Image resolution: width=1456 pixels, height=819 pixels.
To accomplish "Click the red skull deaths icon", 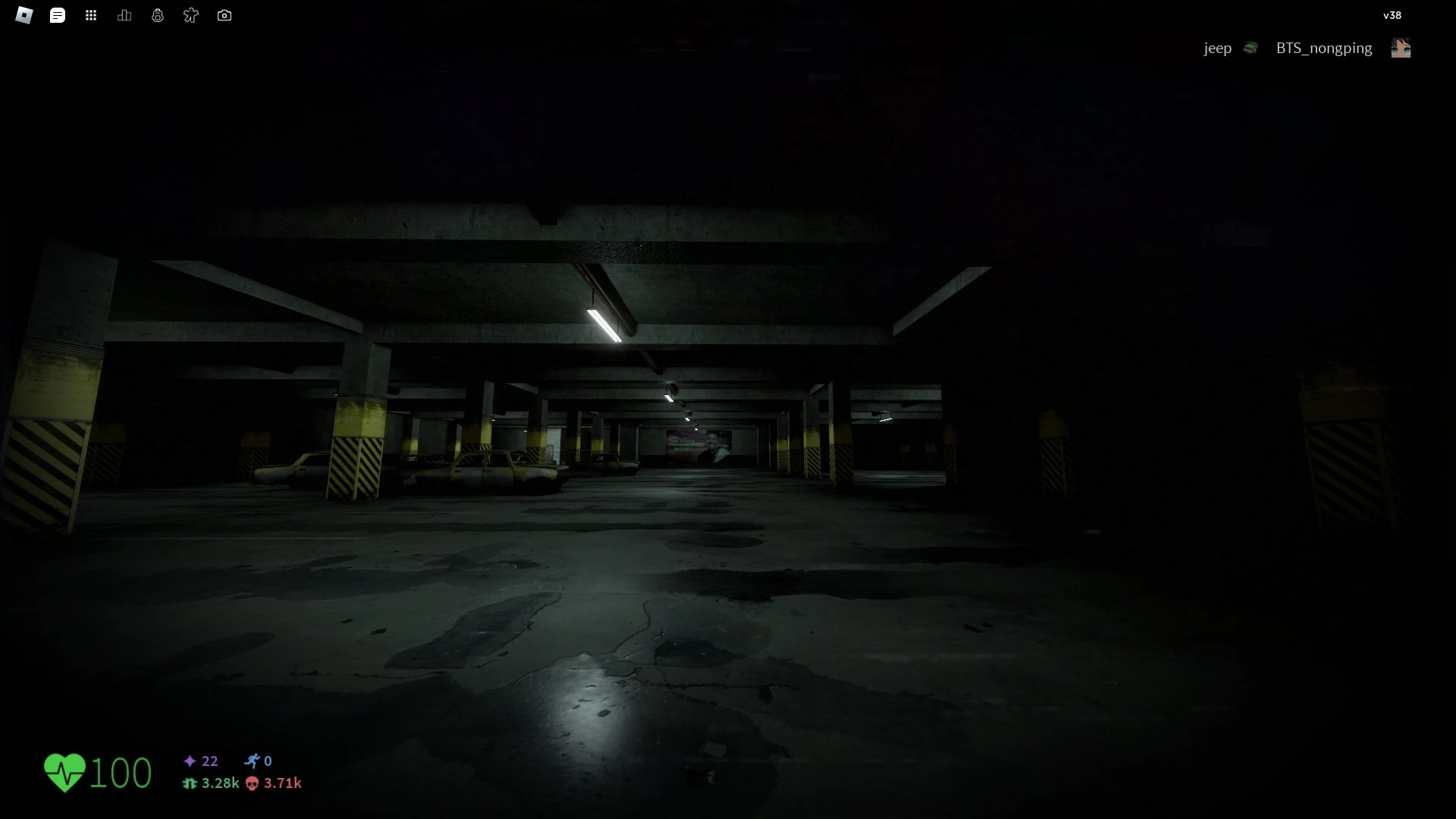I will (251, 783).
